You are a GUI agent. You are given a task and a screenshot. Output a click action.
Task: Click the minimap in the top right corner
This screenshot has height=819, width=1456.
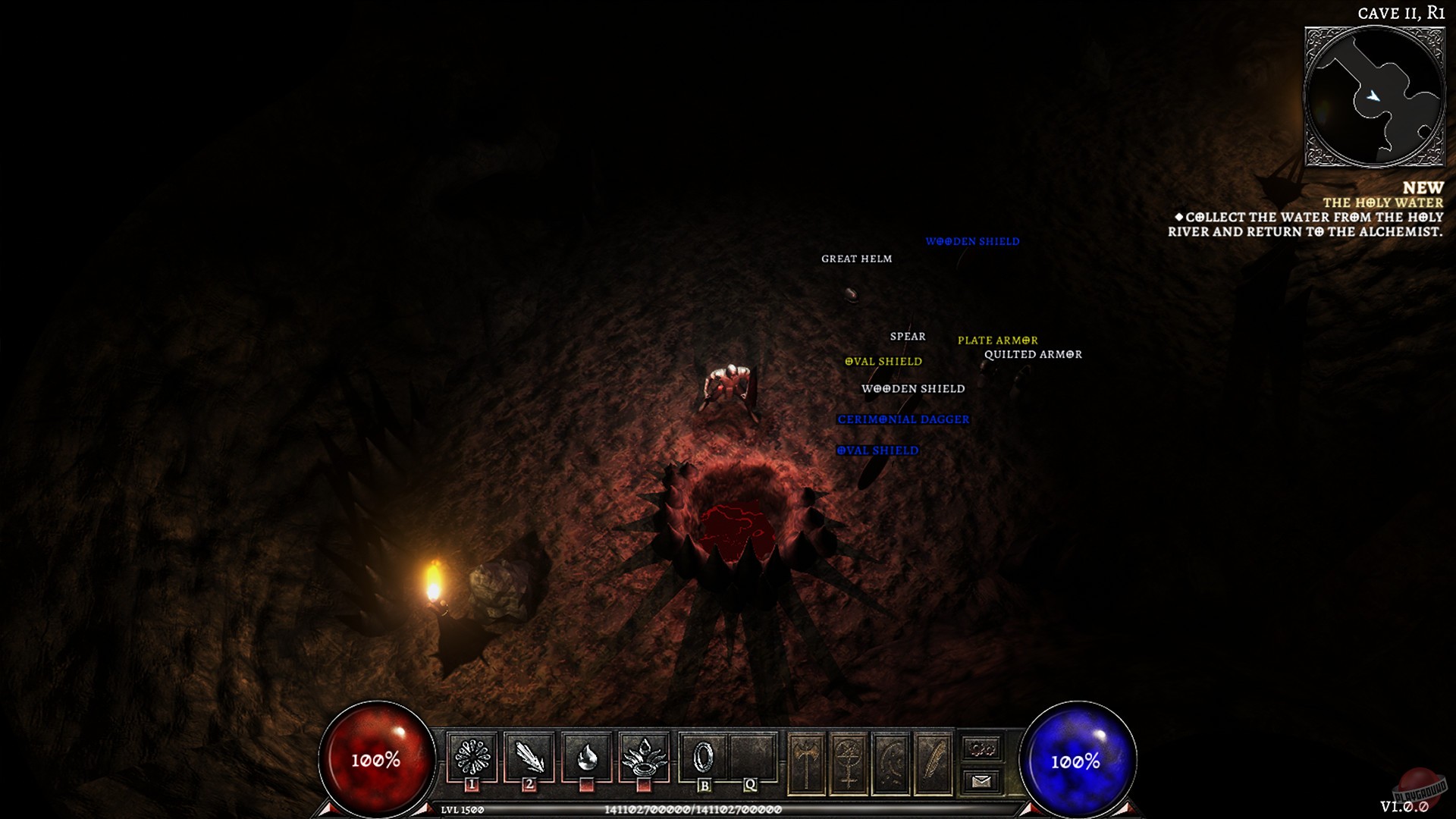[1375, 95]
